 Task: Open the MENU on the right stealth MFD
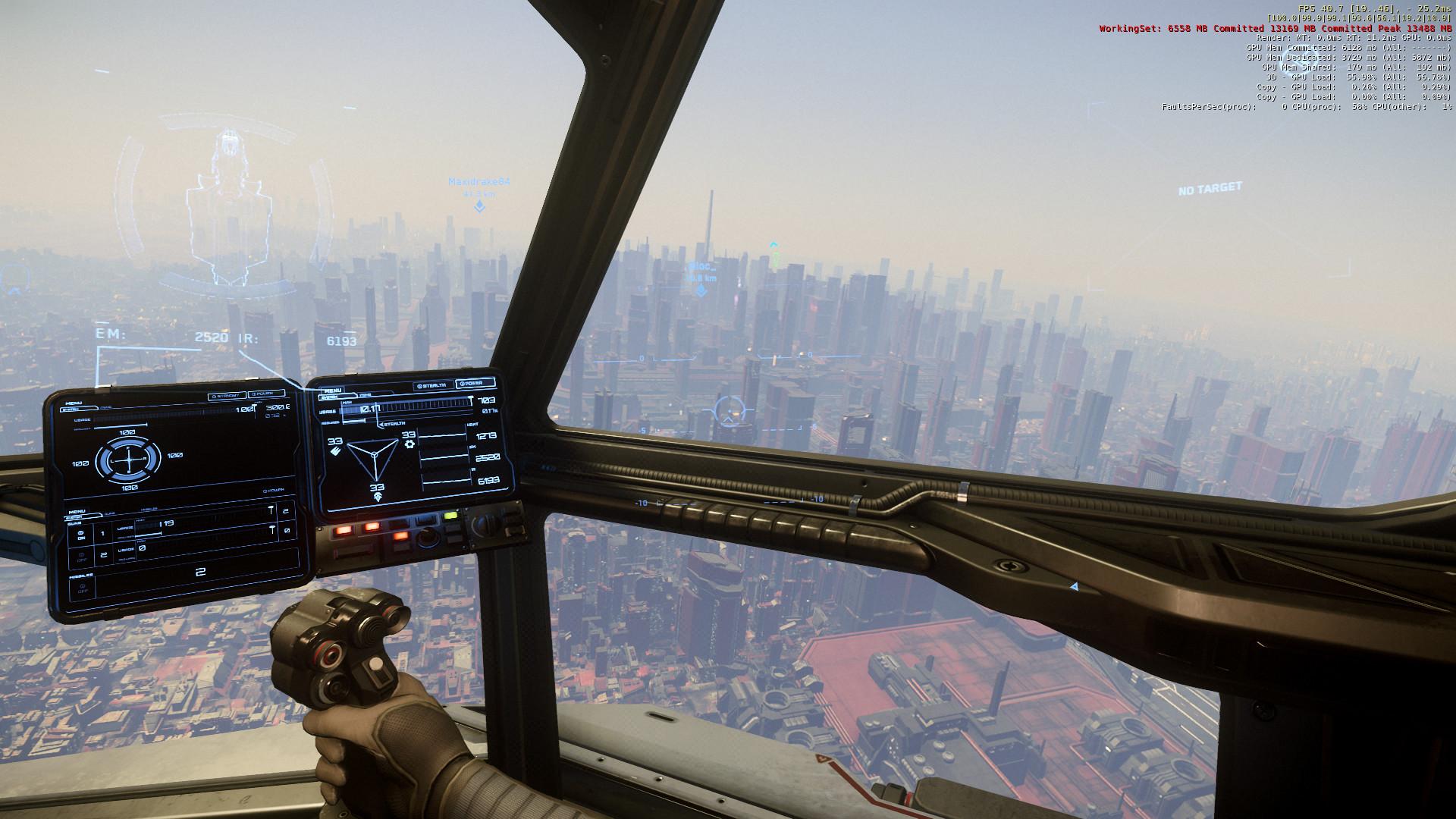click(x=332, y=389)
